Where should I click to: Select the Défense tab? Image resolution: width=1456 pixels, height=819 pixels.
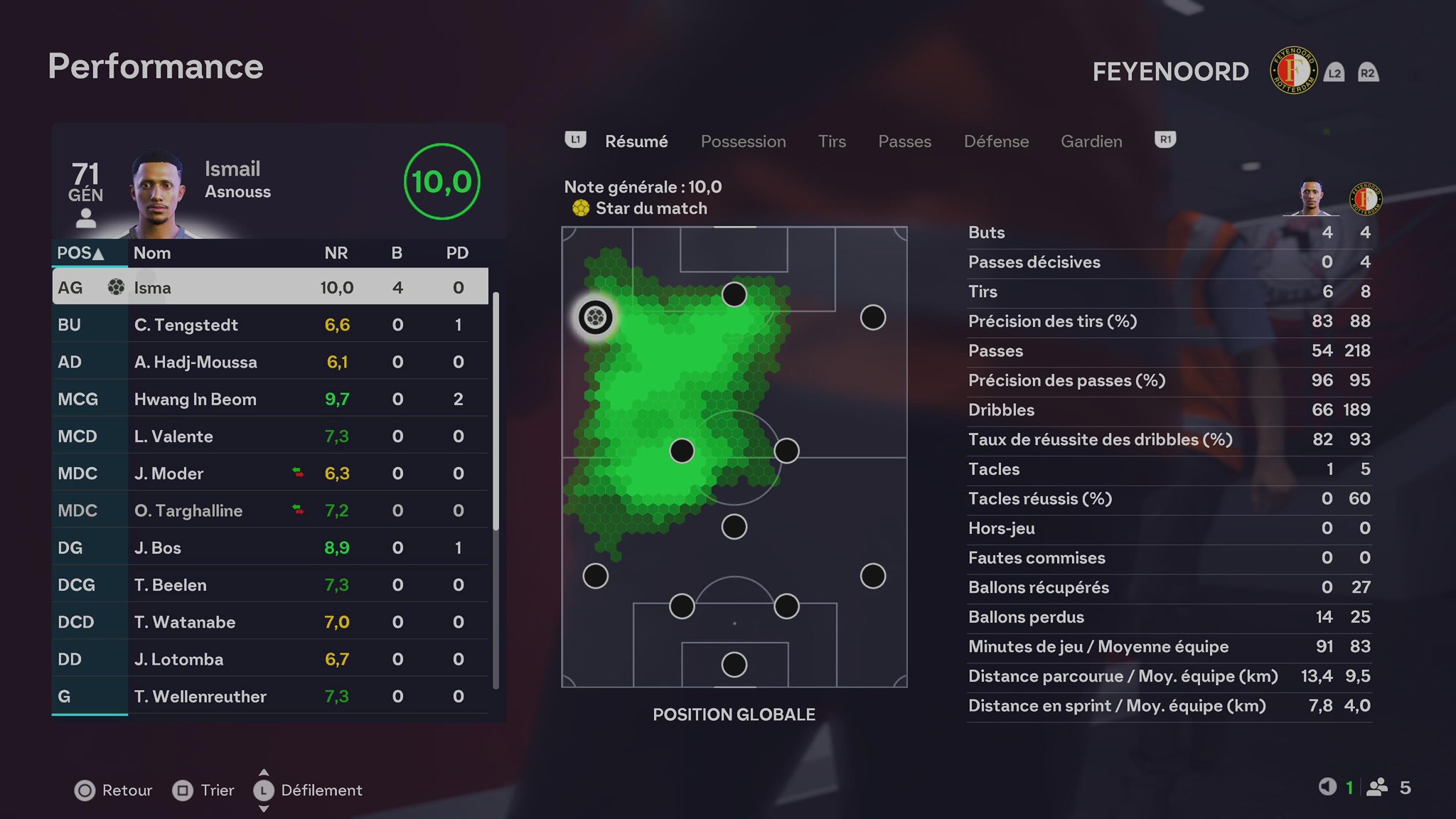[996, 141]
